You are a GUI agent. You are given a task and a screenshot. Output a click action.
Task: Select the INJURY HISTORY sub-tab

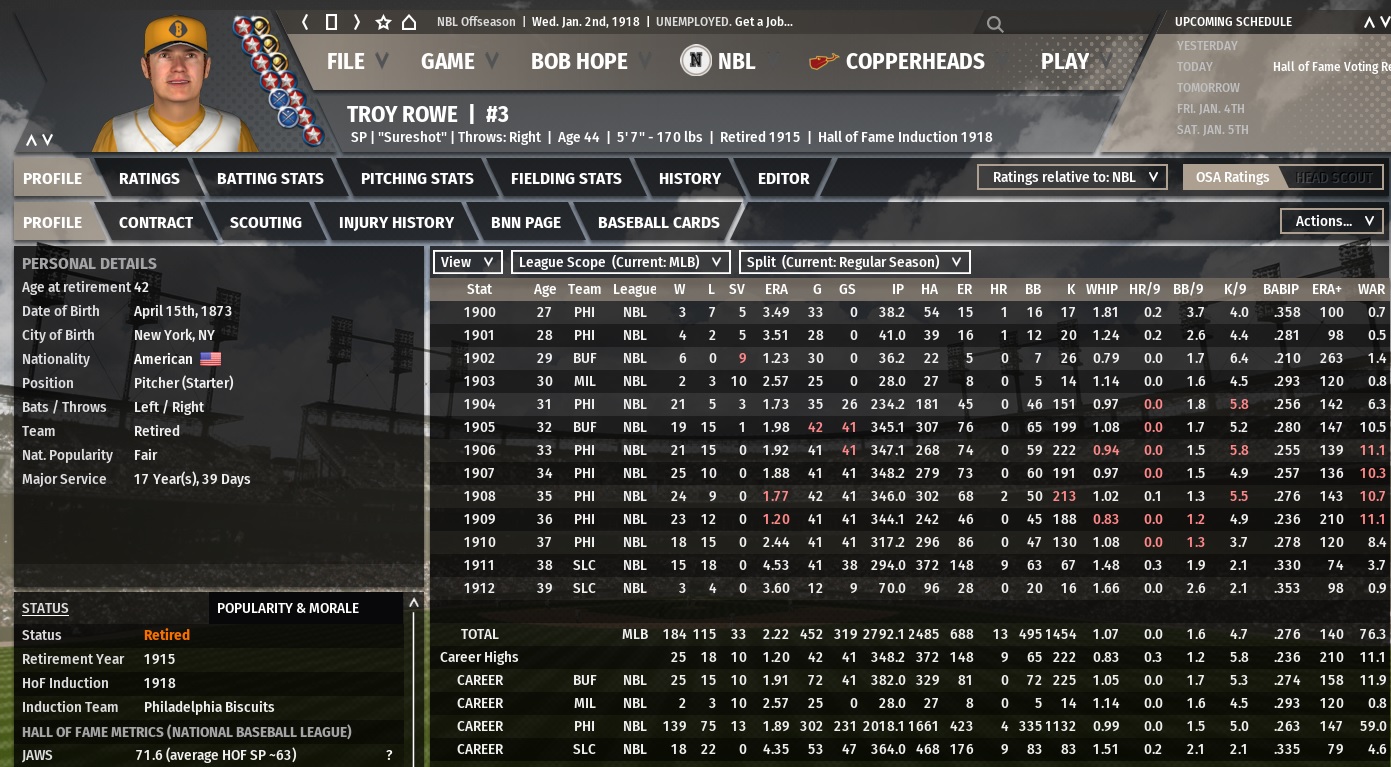tap(396, 222)
